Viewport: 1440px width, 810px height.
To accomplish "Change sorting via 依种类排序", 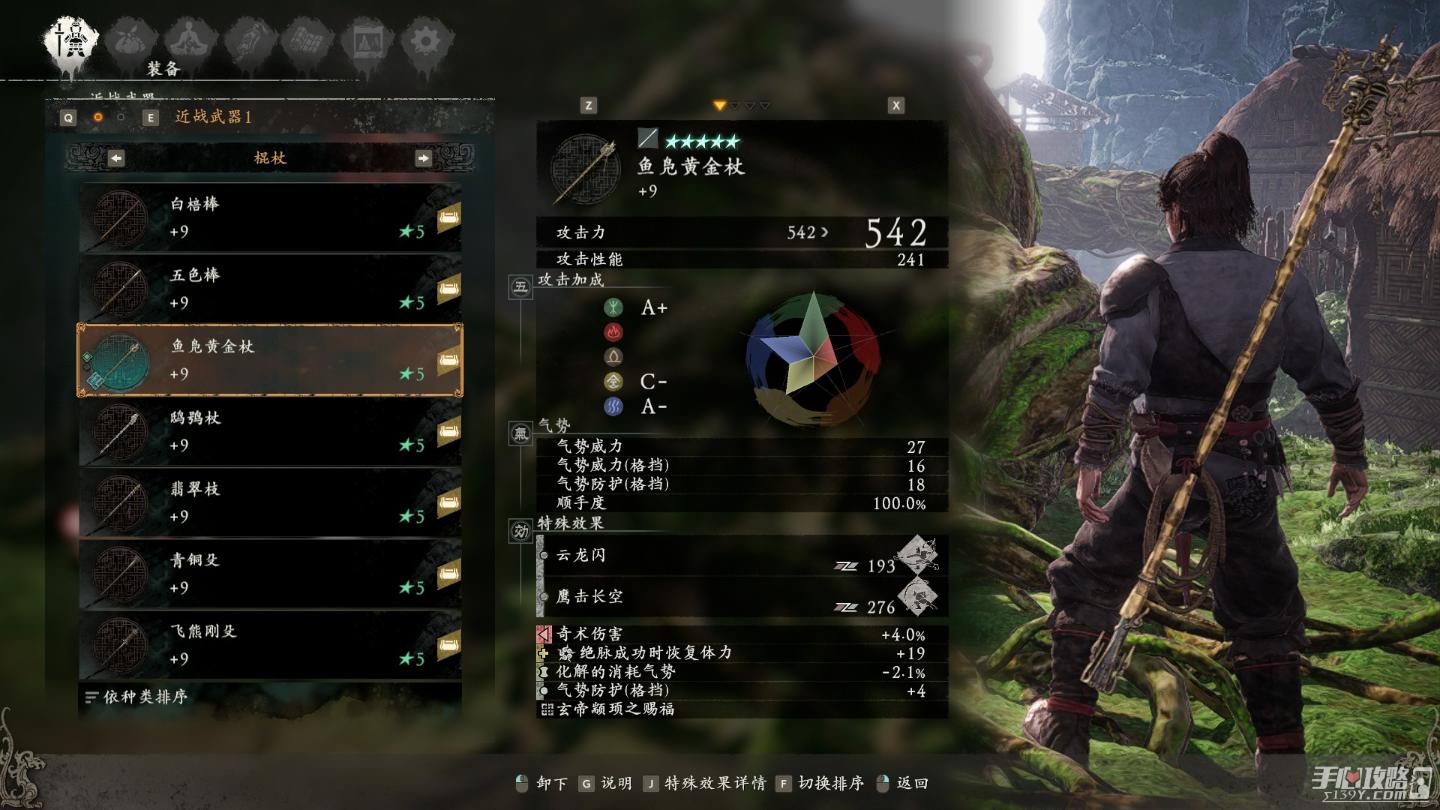I will click(x=138, y=697).
